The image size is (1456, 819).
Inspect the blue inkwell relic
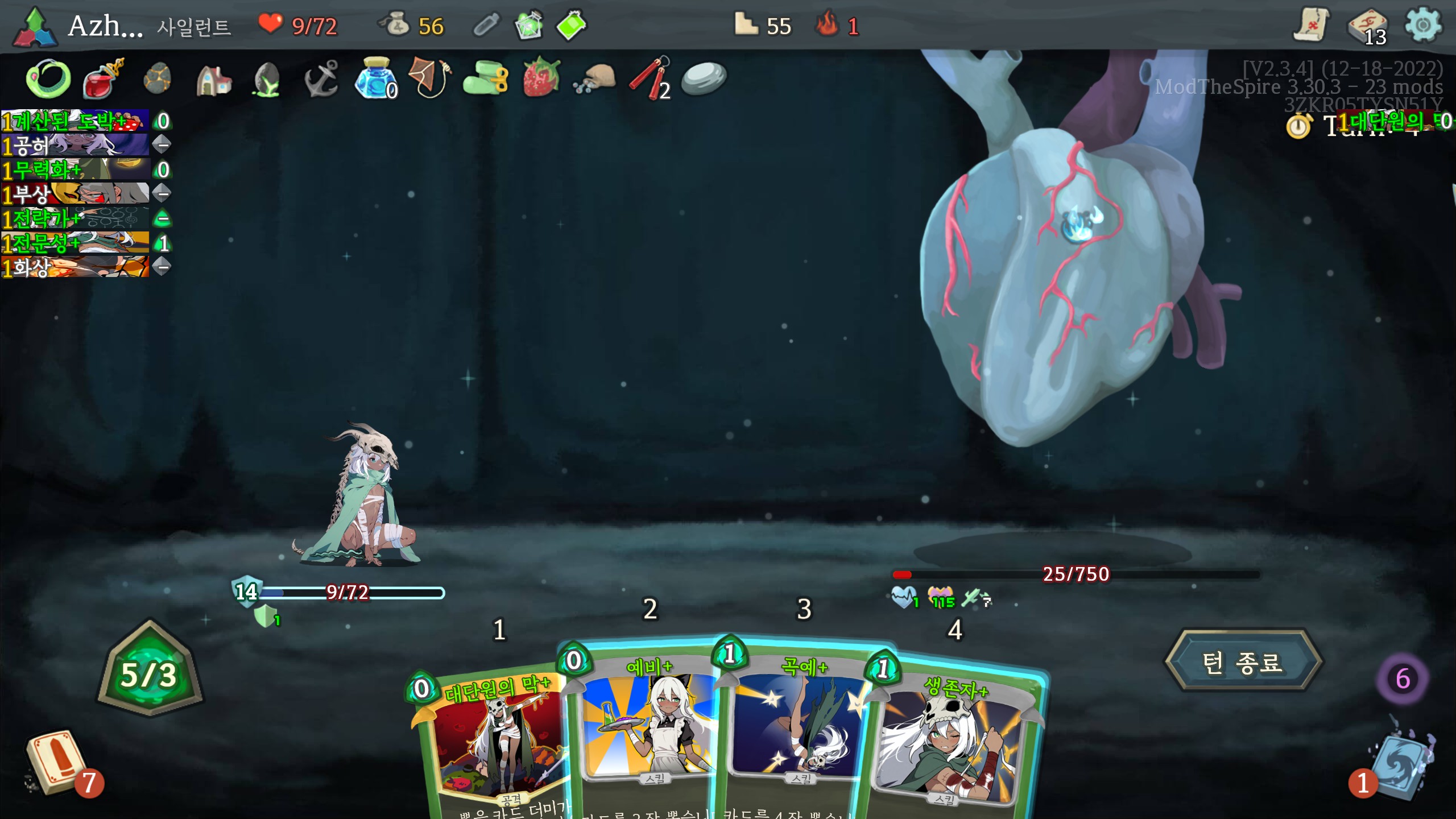375,78
